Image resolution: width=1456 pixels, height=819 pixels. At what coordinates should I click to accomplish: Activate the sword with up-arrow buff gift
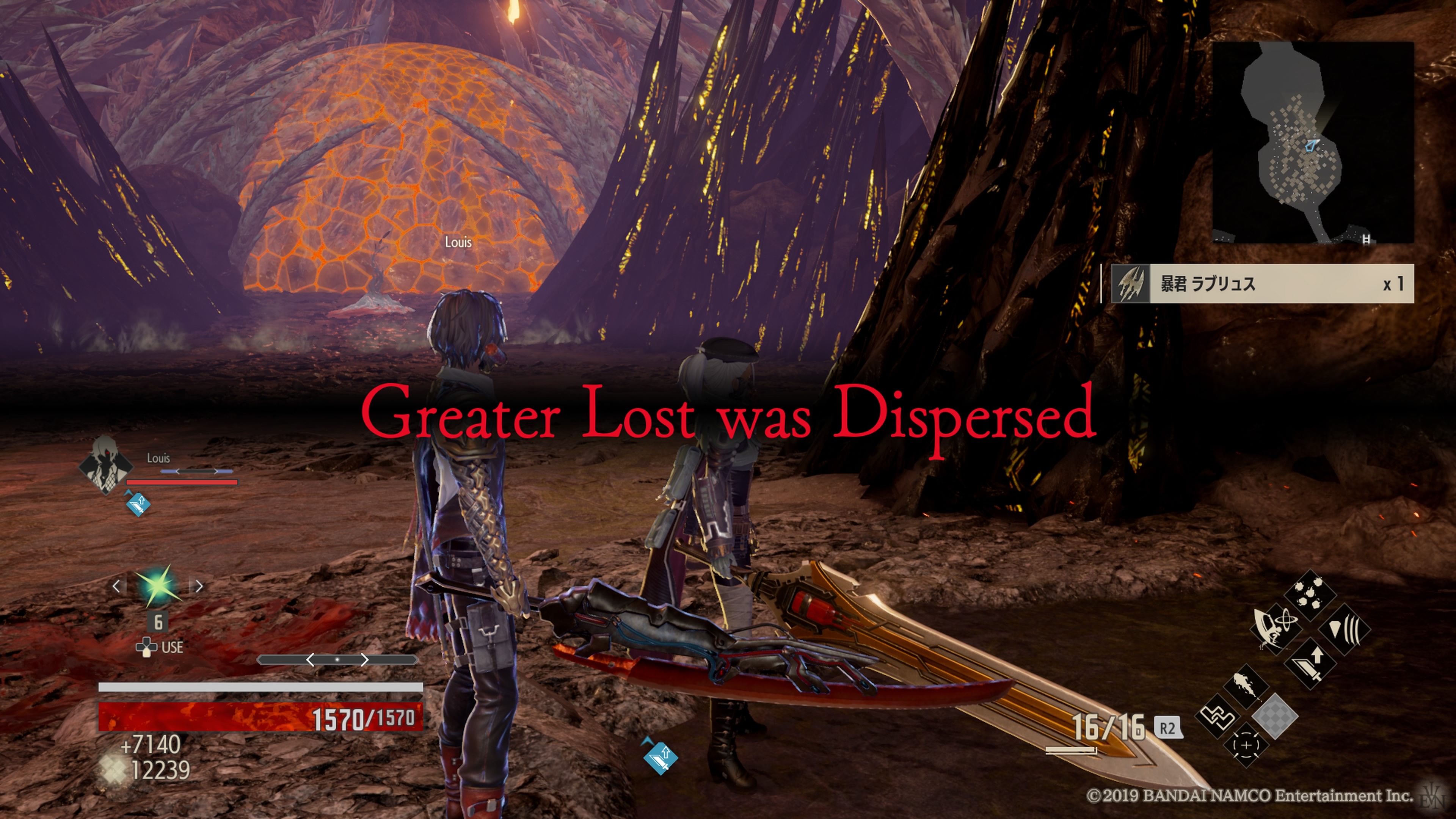pyautogui.click(x=1310, y=663)
